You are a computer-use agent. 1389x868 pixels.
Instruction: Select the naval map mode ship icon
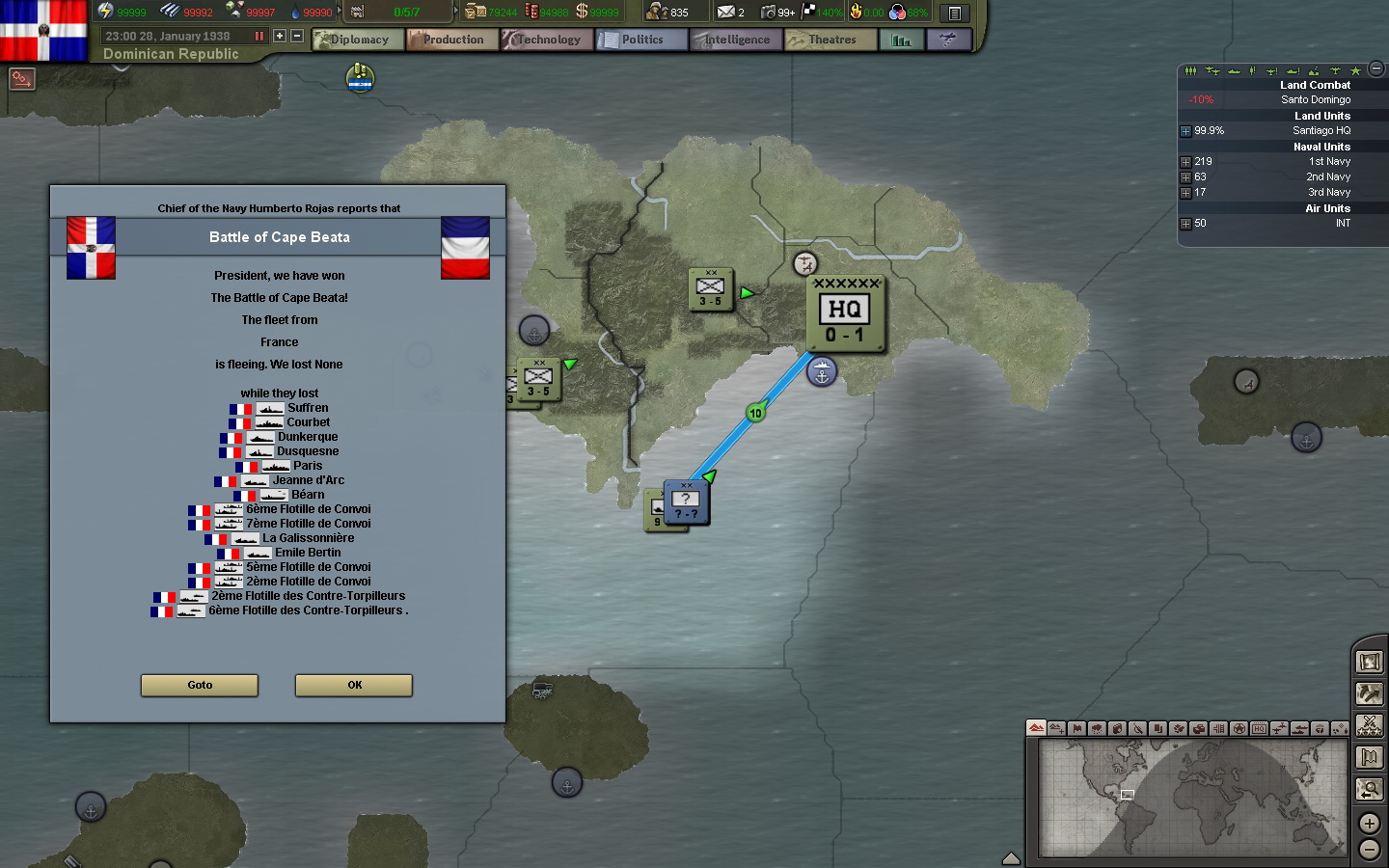point(1299,730)
